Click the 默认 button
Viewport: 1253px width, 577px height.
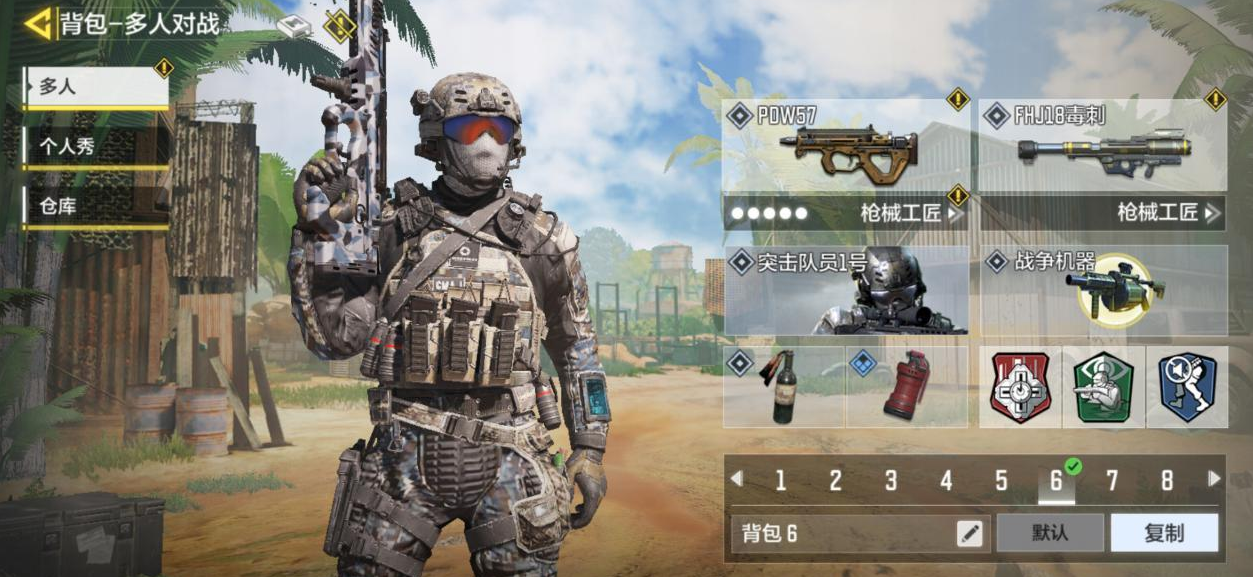pos(1050,533)
